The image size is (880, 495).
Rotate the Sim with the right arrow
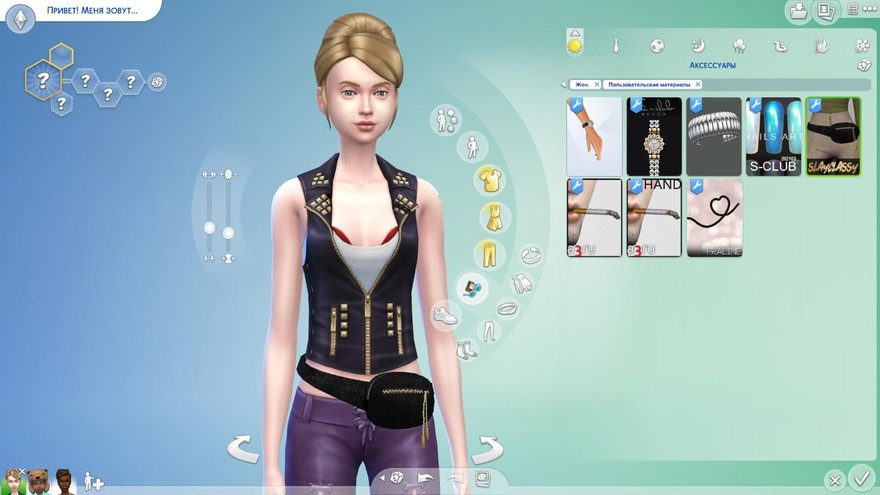[487, 448]
